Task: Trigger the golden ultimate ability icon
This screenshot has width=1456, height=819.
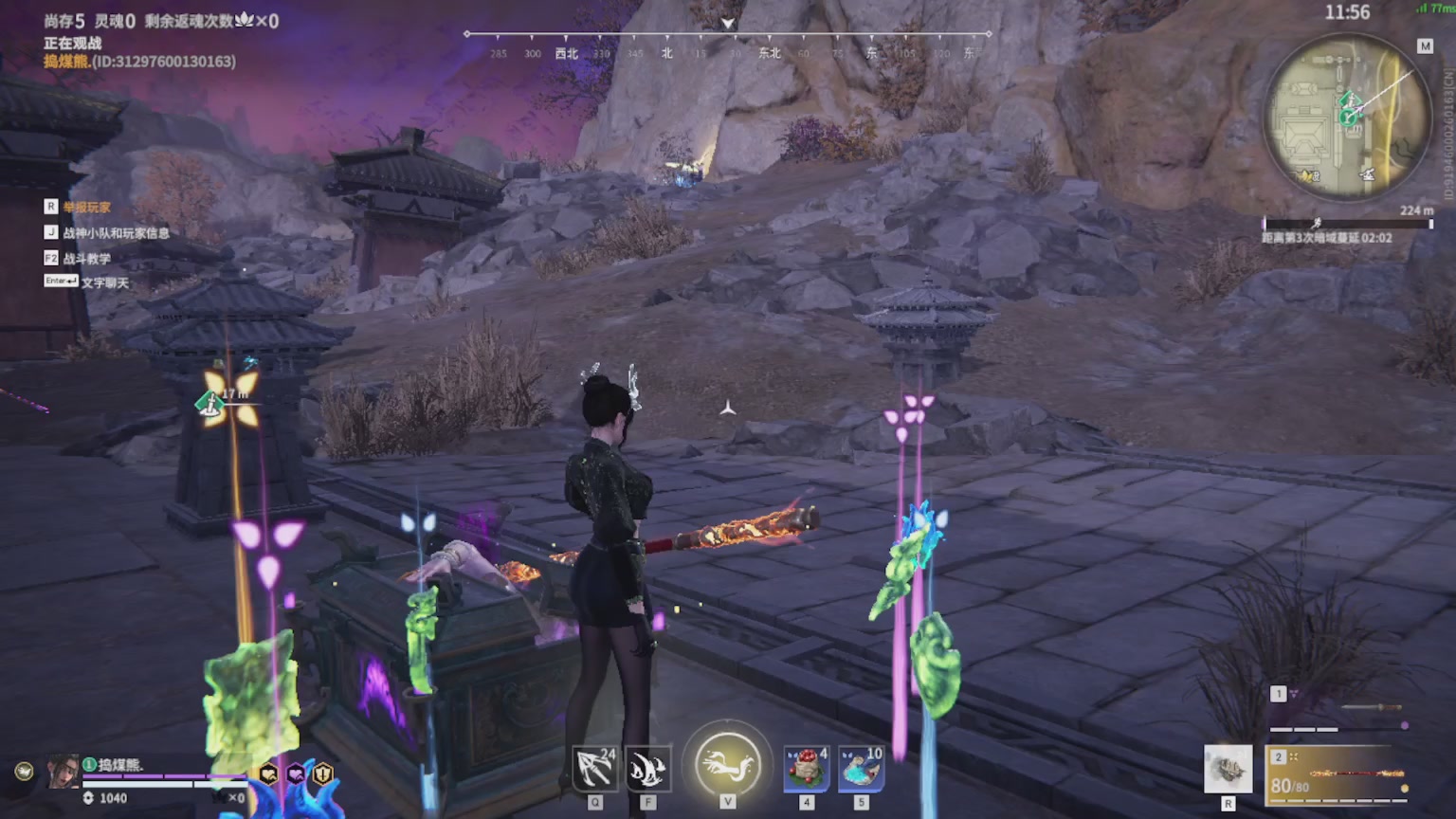Action: pyautogui.click(x=727, y=762)
